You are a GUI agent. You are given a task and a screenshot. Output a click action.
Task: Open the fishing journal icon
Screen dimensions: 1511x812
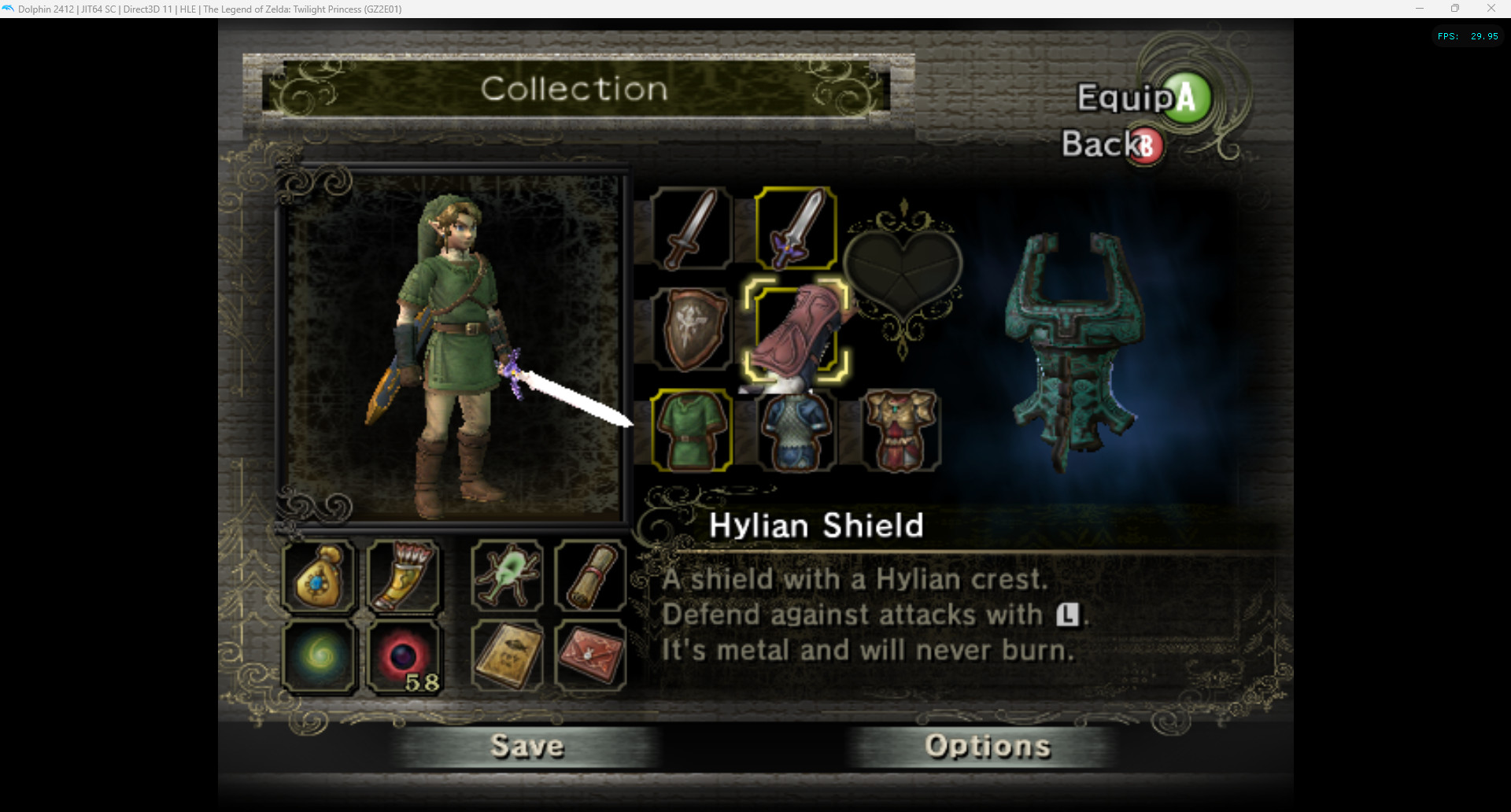click(x=506, y=655)
